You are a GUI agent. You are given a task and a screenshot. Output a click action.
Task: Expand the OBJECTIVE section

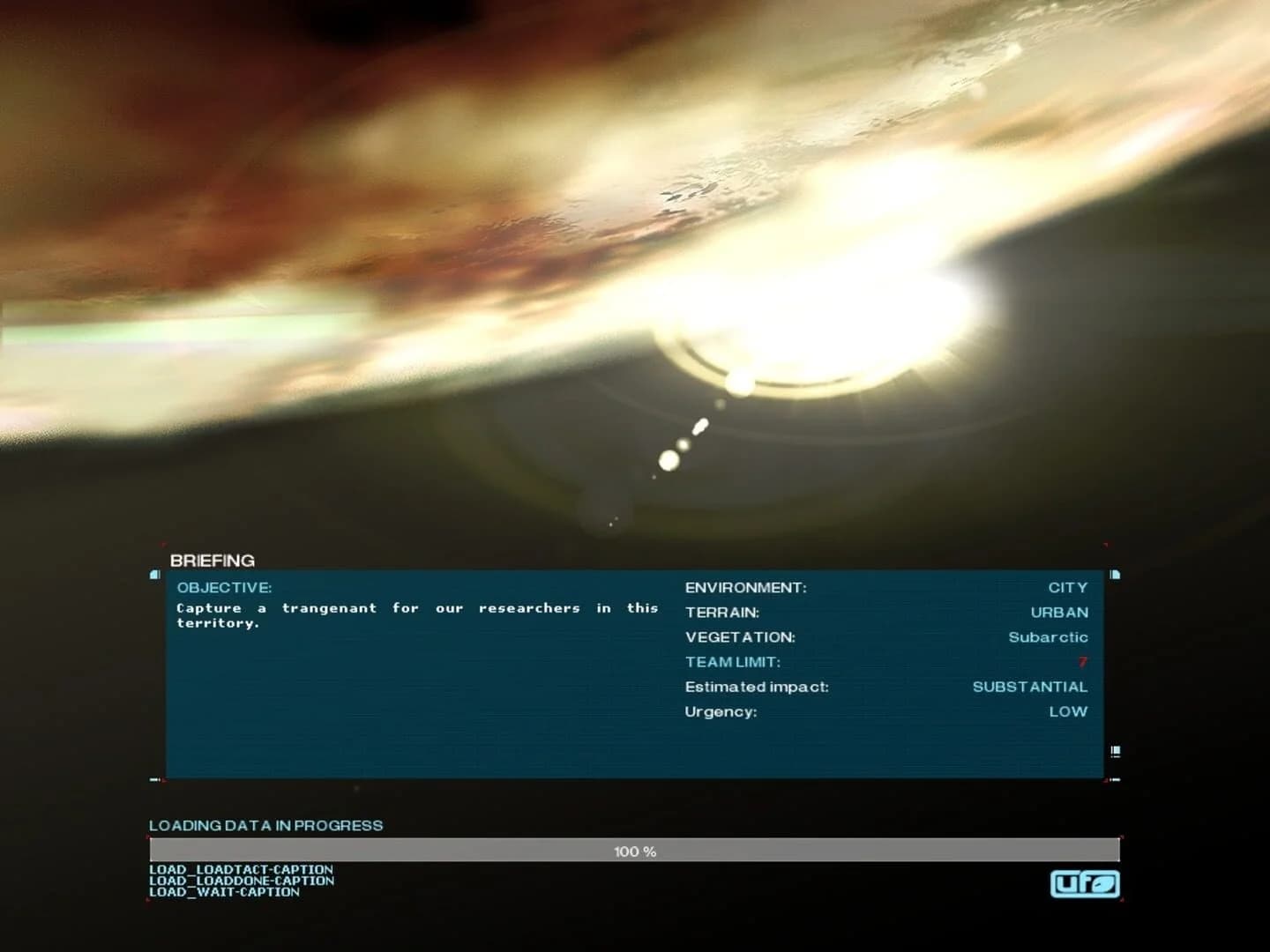224,587
